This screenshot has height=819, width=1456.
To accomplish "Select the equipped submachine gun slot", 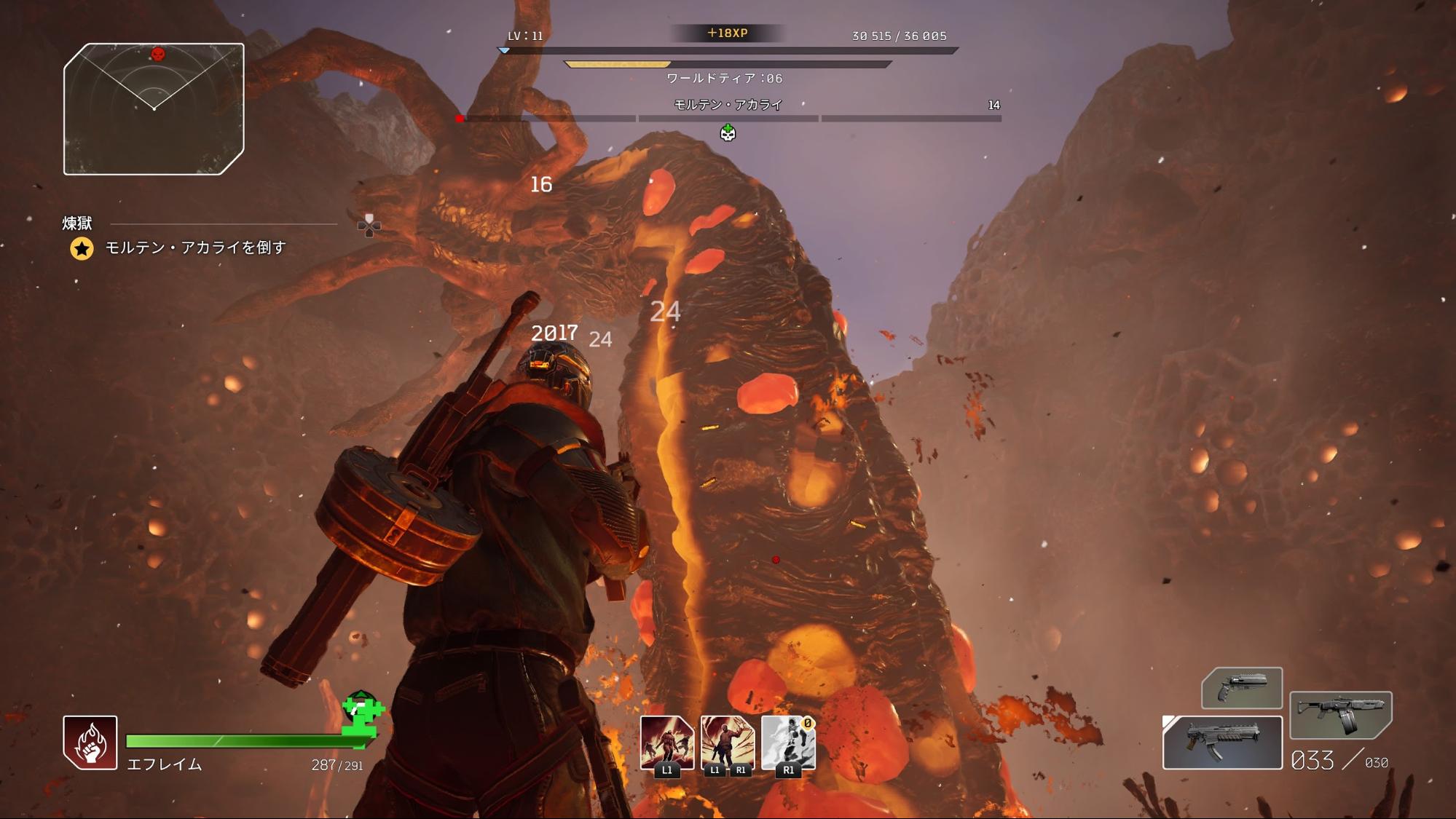I will tap(1222, 743).
